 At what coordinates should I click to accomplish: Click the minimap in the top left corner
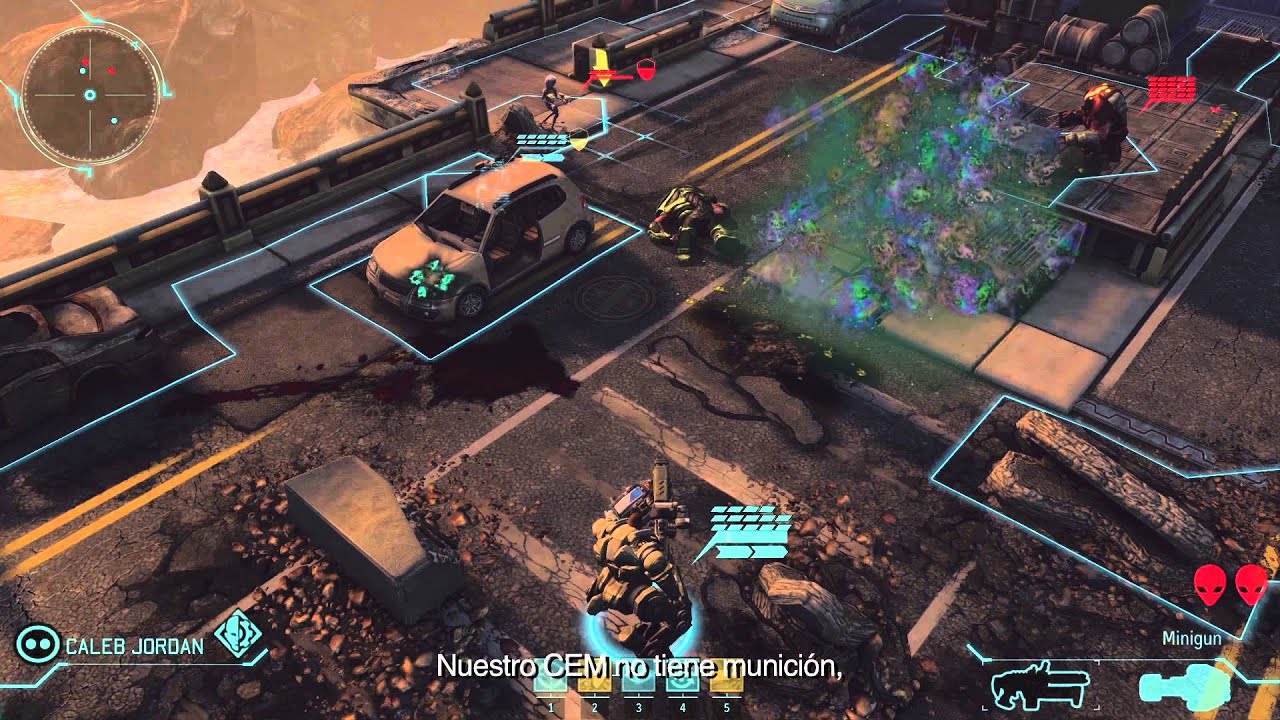click(x=90, y=95)
